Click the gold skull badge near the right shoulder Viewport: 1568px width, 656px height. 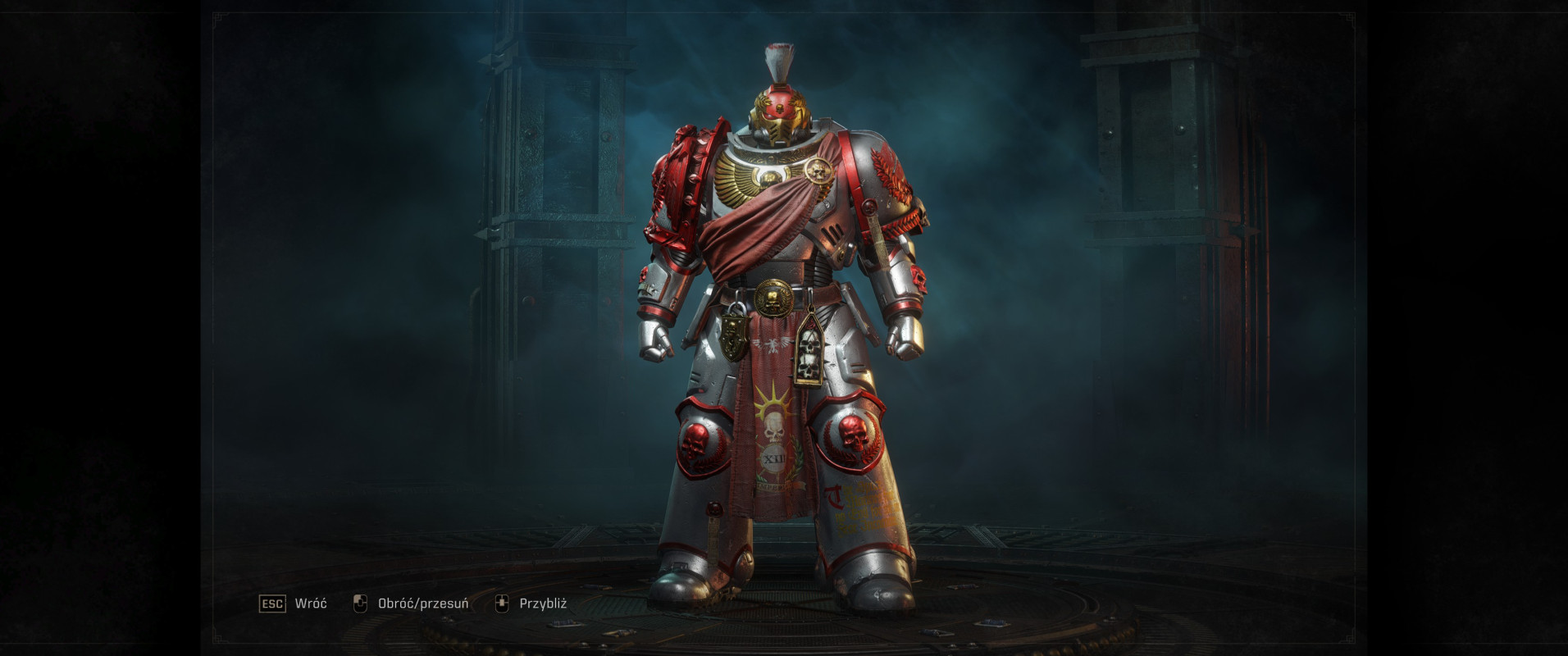[818, 170]
